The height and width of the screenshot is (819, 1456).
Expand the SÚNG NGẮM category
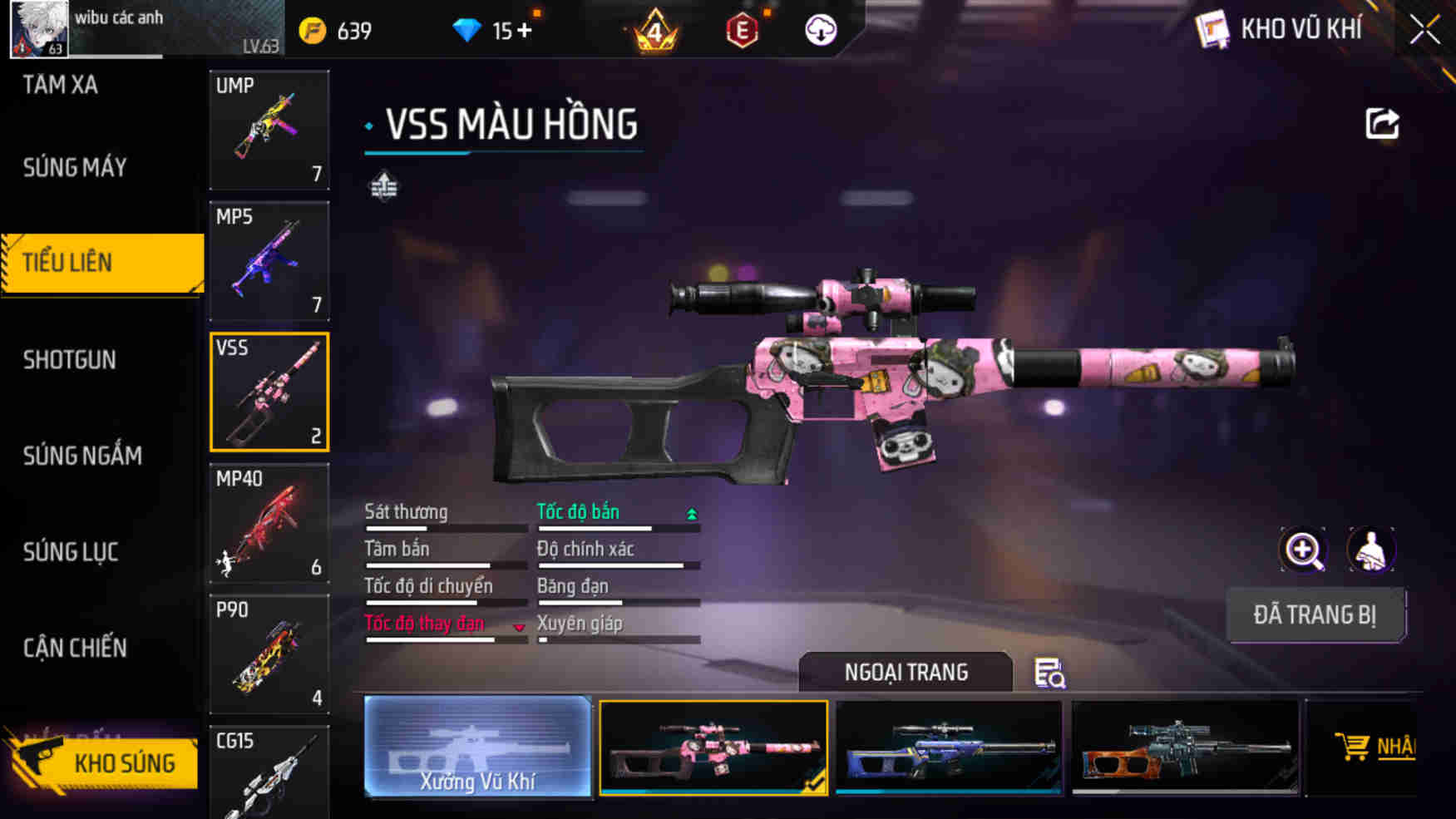81,456
